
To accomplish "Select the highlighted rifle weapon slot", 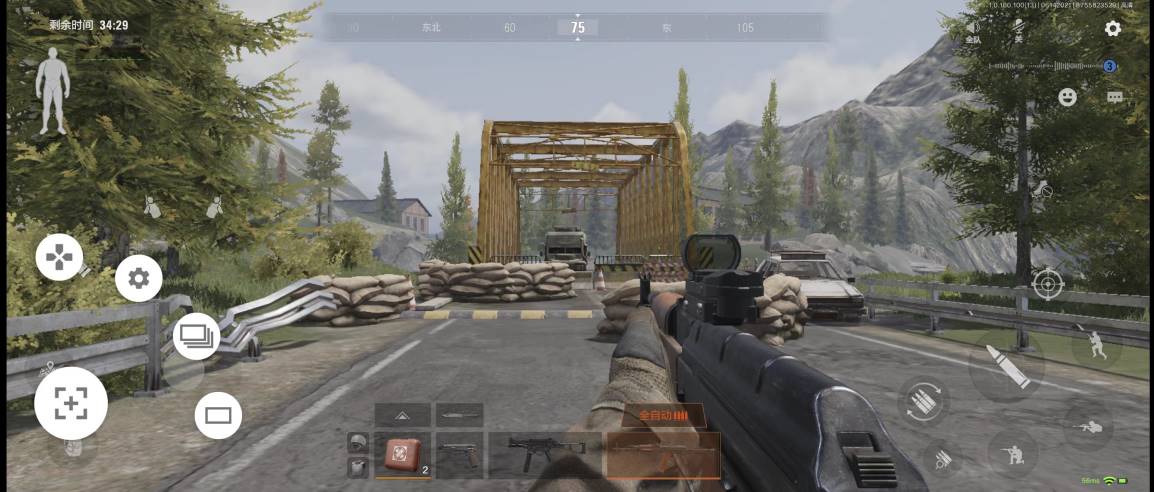I will coord(663,455).
